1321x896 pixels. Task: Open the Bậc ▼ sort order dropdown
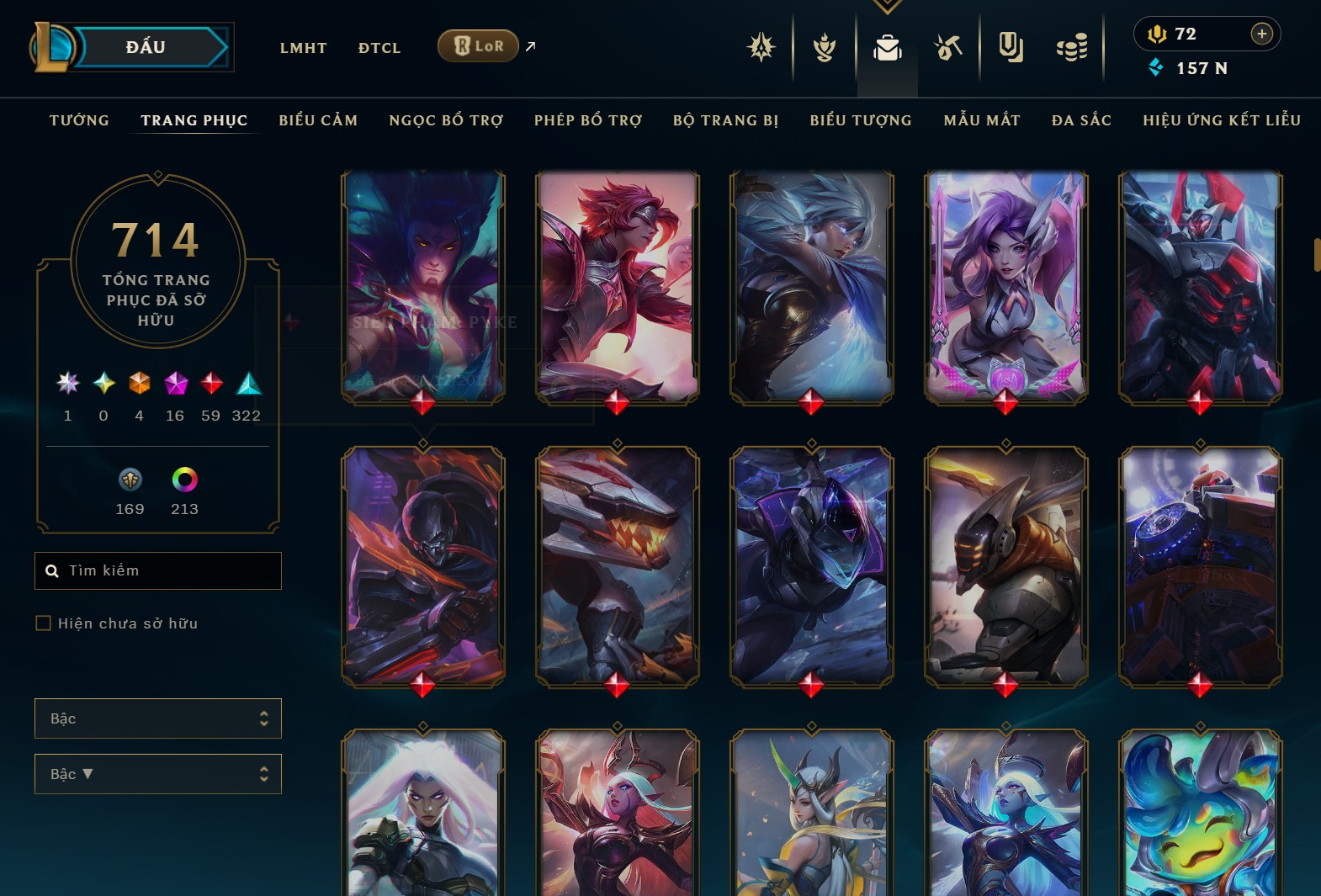tap(158, 773)
